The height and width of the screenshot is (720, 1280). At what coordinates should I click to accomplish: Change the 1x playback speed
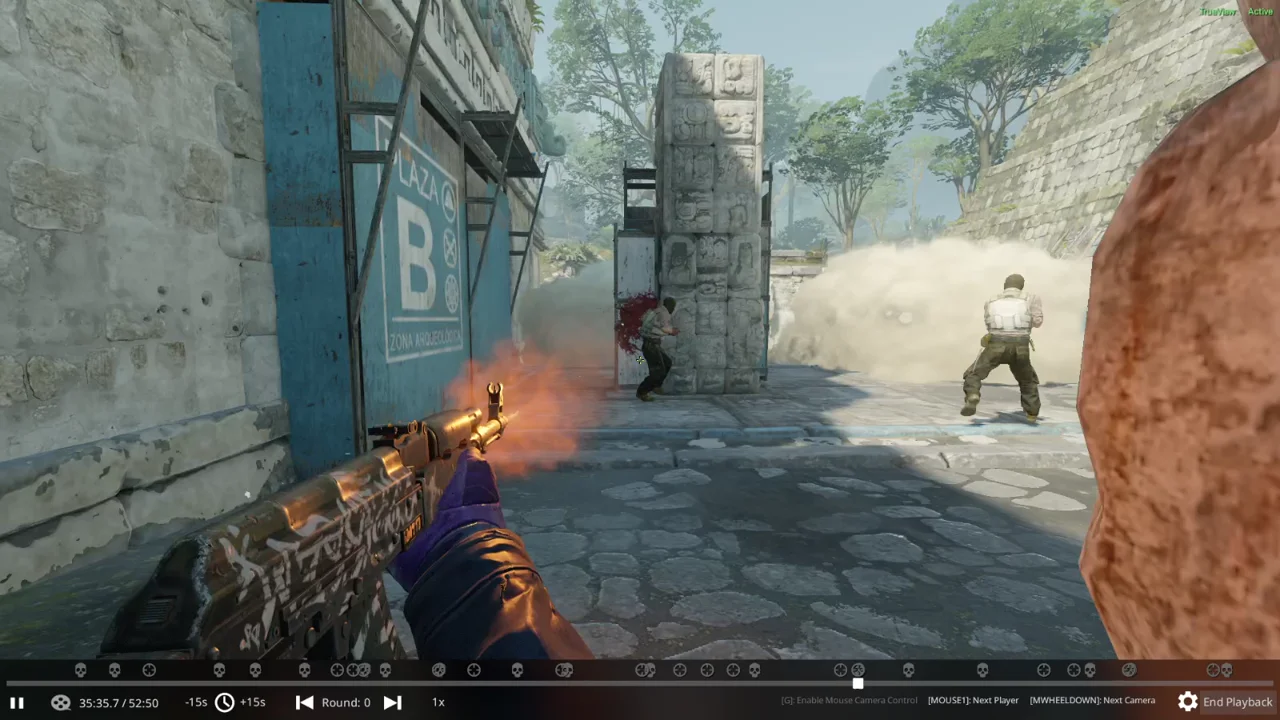(x=438, y=702)
